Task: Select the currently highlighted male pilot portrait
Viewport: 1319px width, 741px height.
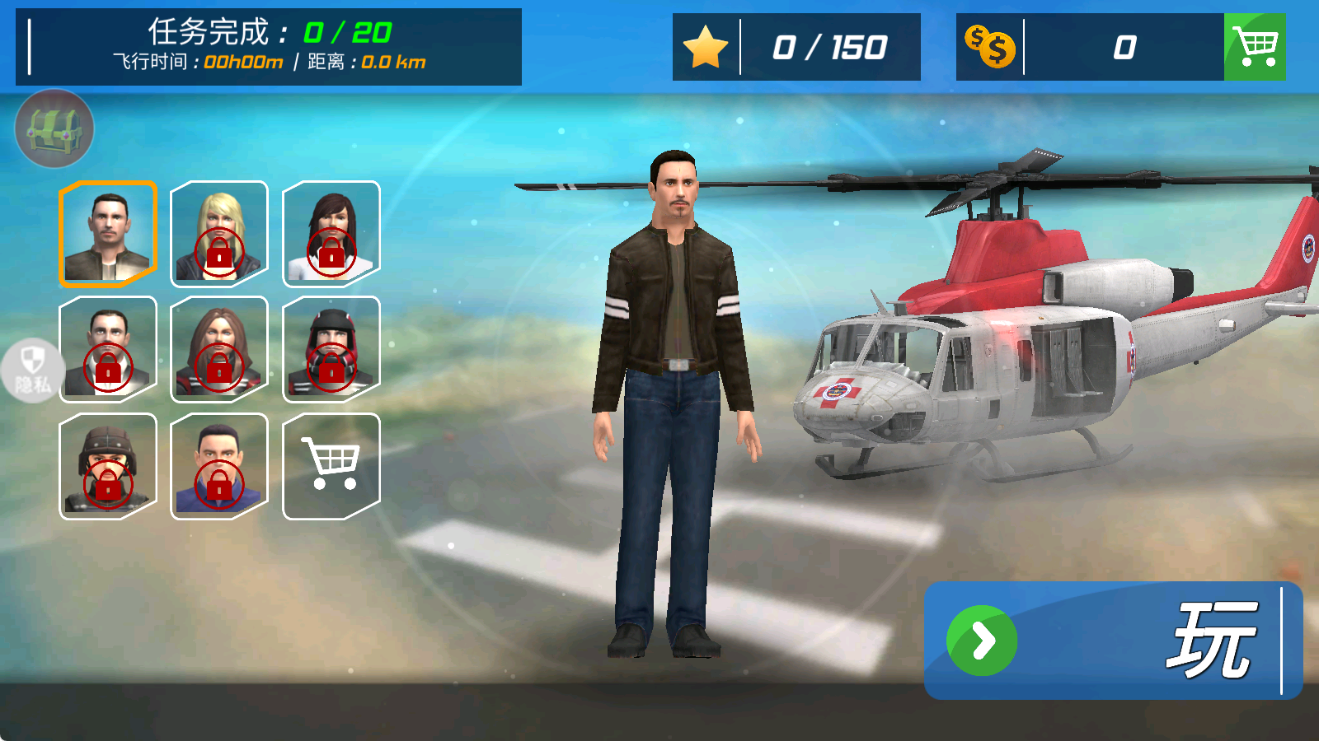Action: 107,231
